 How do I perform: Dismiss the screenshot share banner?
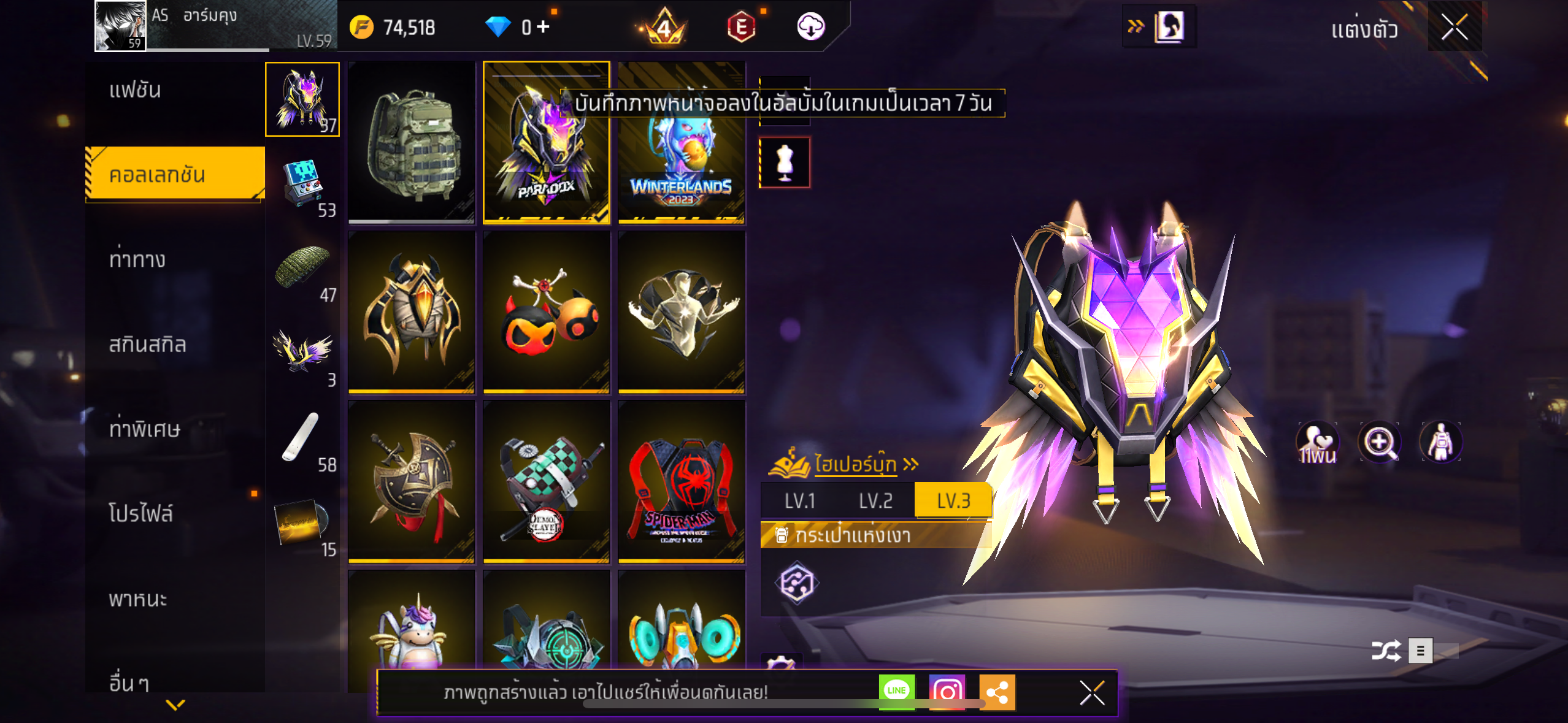1092,693
